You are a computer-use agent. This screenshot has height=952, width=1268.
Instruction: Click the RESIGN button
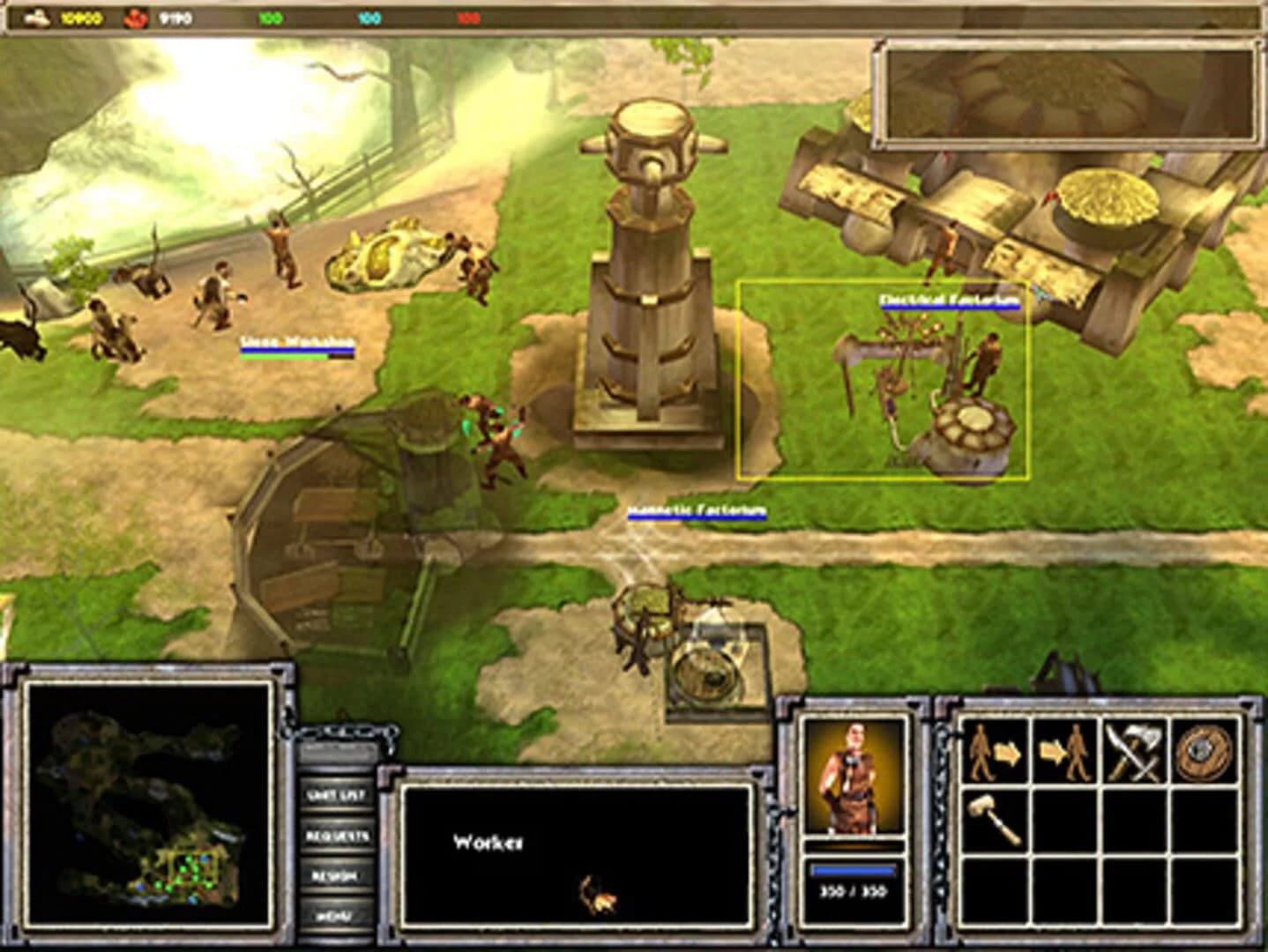click(335, 876)
